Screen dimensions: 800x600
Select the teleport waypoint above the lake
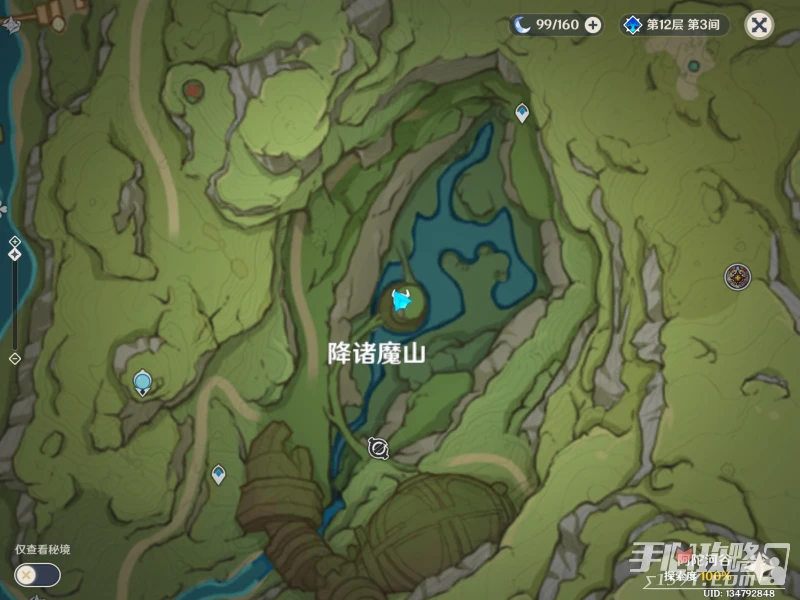(522, 113)
